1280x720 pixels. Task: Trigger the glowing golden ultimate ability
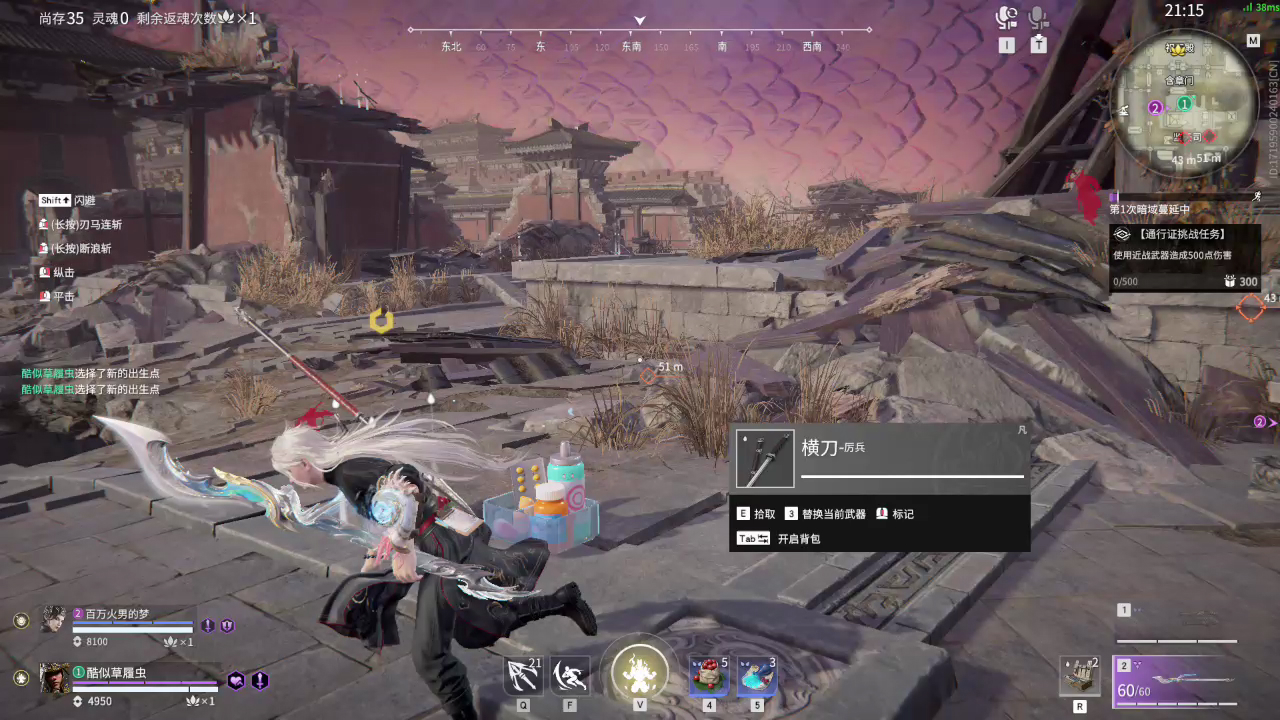point(639,672)
